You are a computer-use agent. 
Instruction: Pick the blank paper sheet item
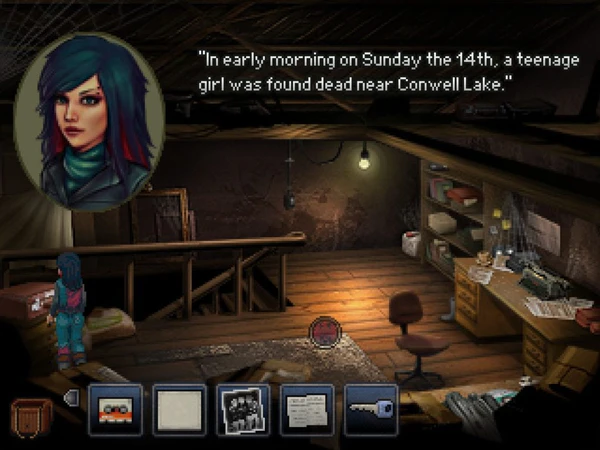click(x=179, y=410)
